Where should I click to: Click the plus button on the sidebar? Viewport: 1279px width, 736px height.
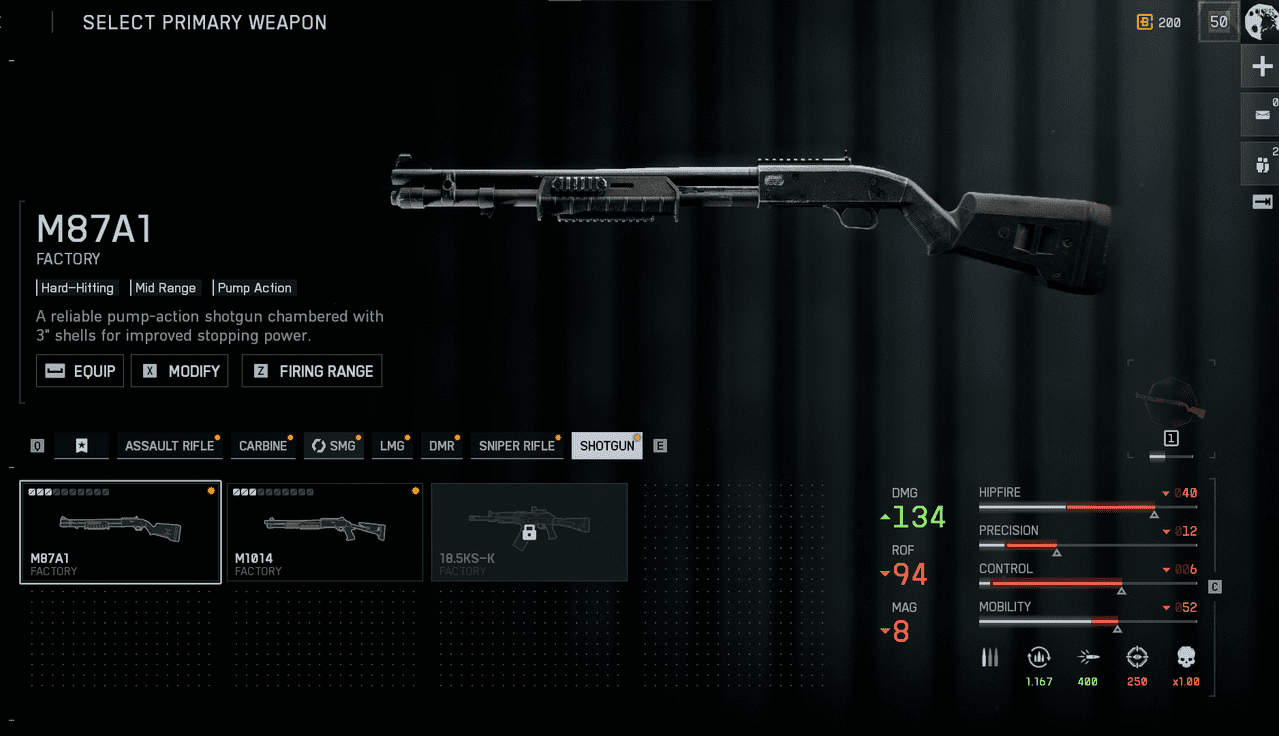click(1261, 67)
